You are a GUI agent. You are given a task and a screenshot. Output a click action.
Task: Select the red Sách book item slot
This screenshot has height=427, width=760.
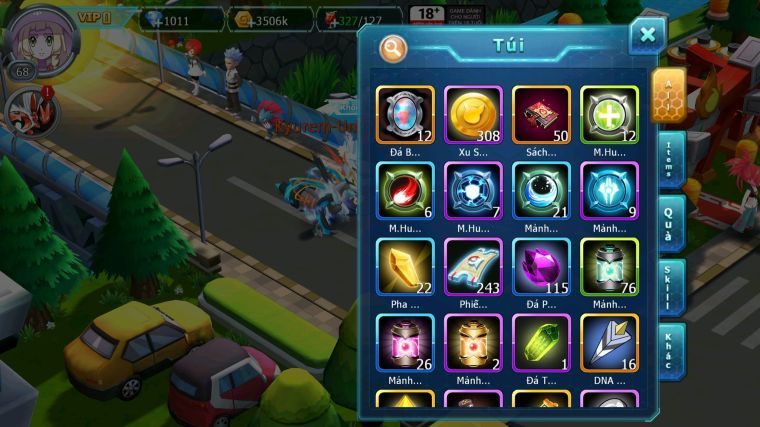[x=541, y=114]
